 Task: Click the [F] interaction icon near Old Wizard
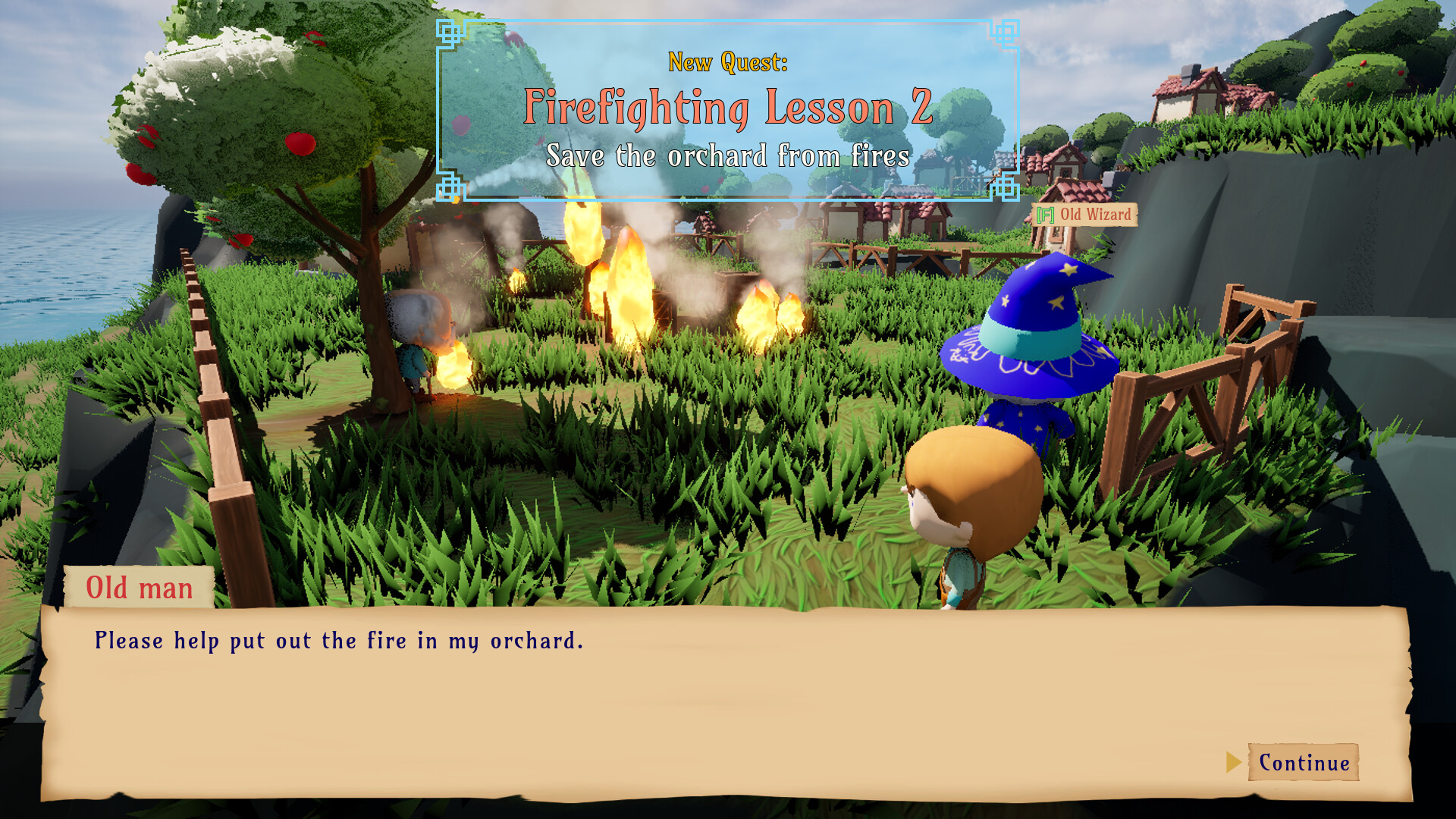coord(1044,215)
